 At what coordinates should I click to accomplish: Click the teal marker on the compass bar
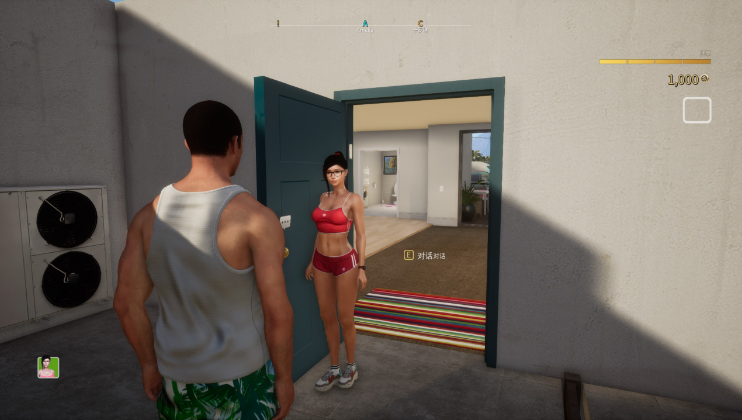(365, 24)
